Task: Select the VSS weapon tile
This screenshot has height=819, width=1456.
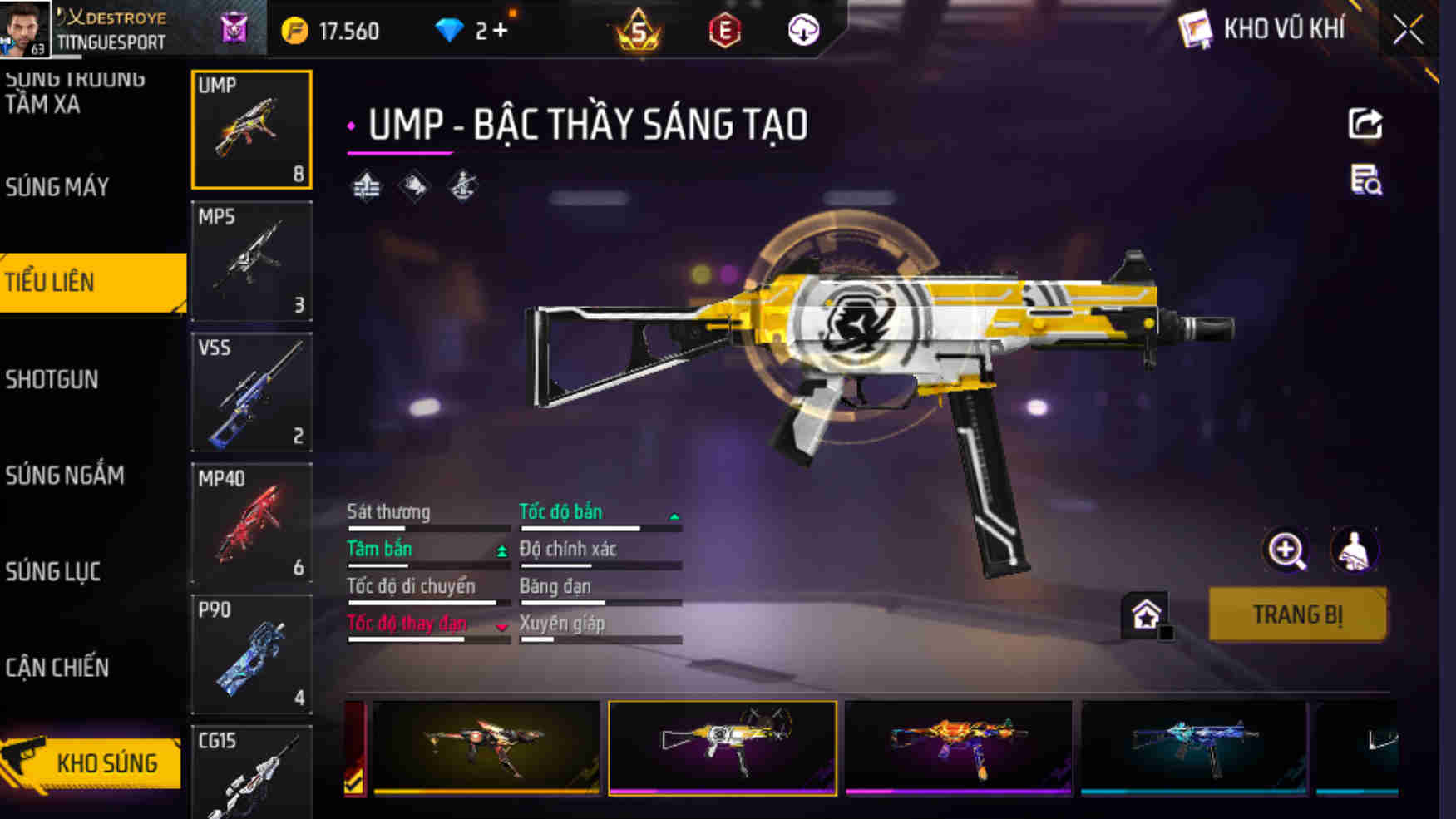Action: pyautogui.click(x=251, y=392)
